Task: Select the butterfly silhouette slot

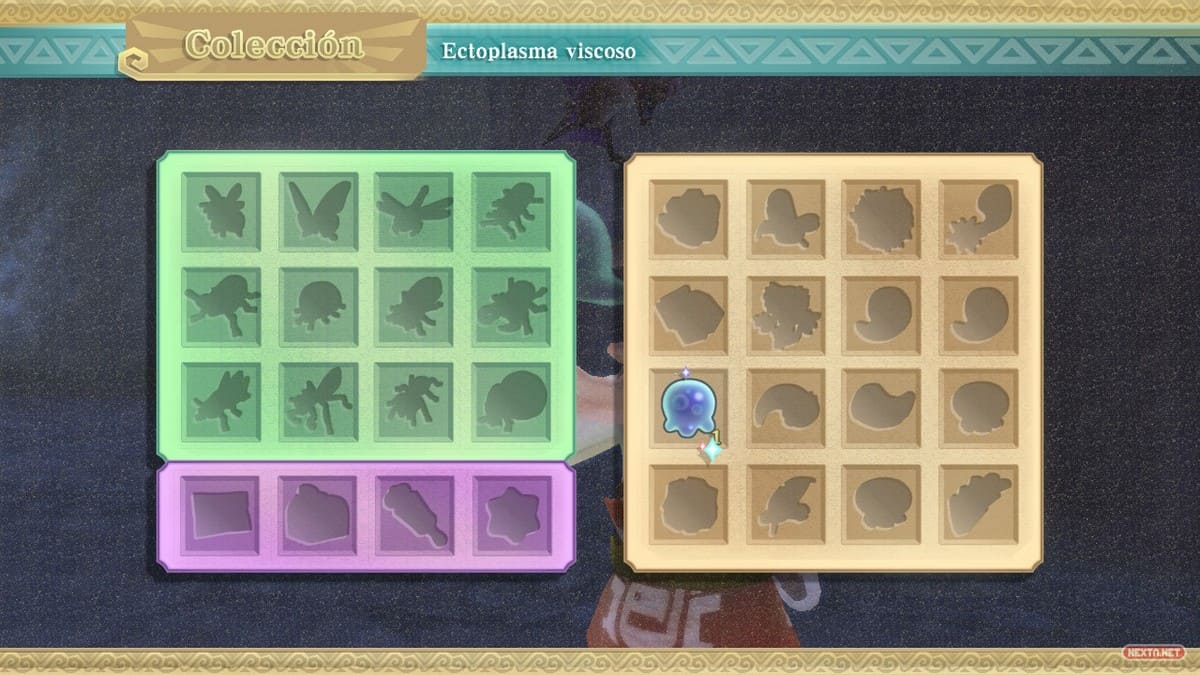Action: click(319, 210)
